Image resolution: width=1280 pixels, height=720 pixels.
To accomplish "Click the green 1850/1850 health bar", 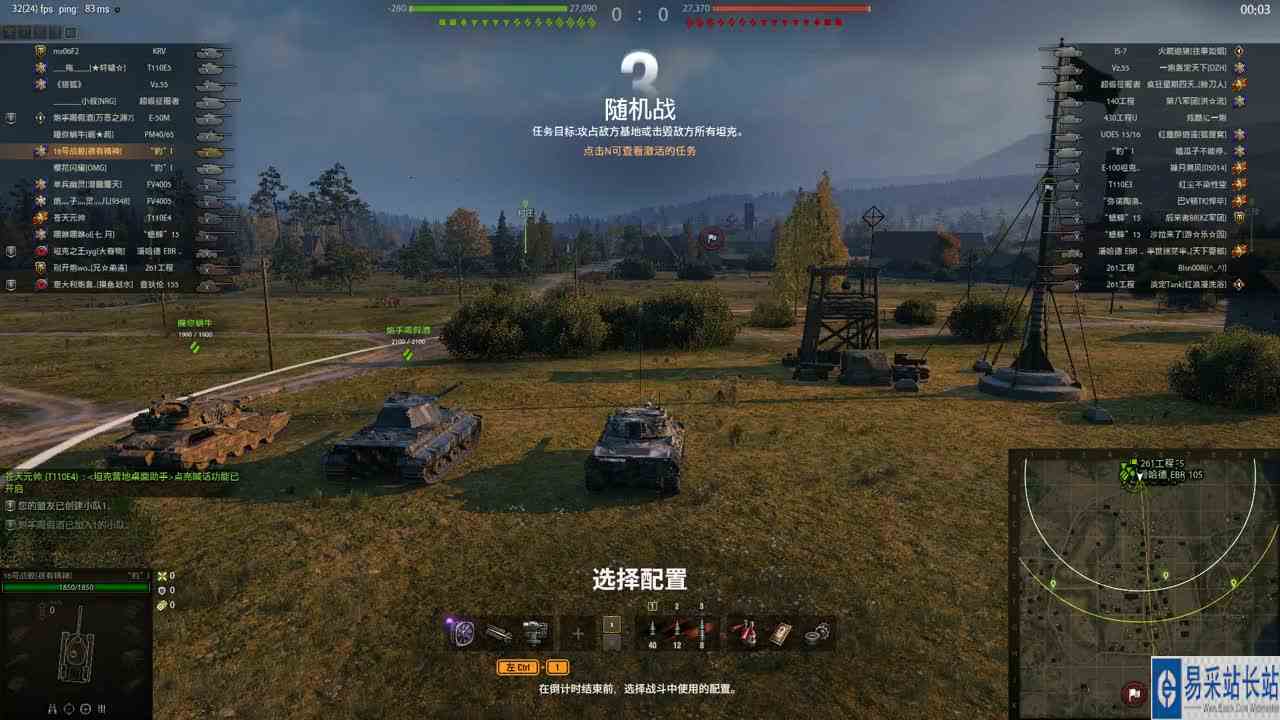I will coord(77,588).
